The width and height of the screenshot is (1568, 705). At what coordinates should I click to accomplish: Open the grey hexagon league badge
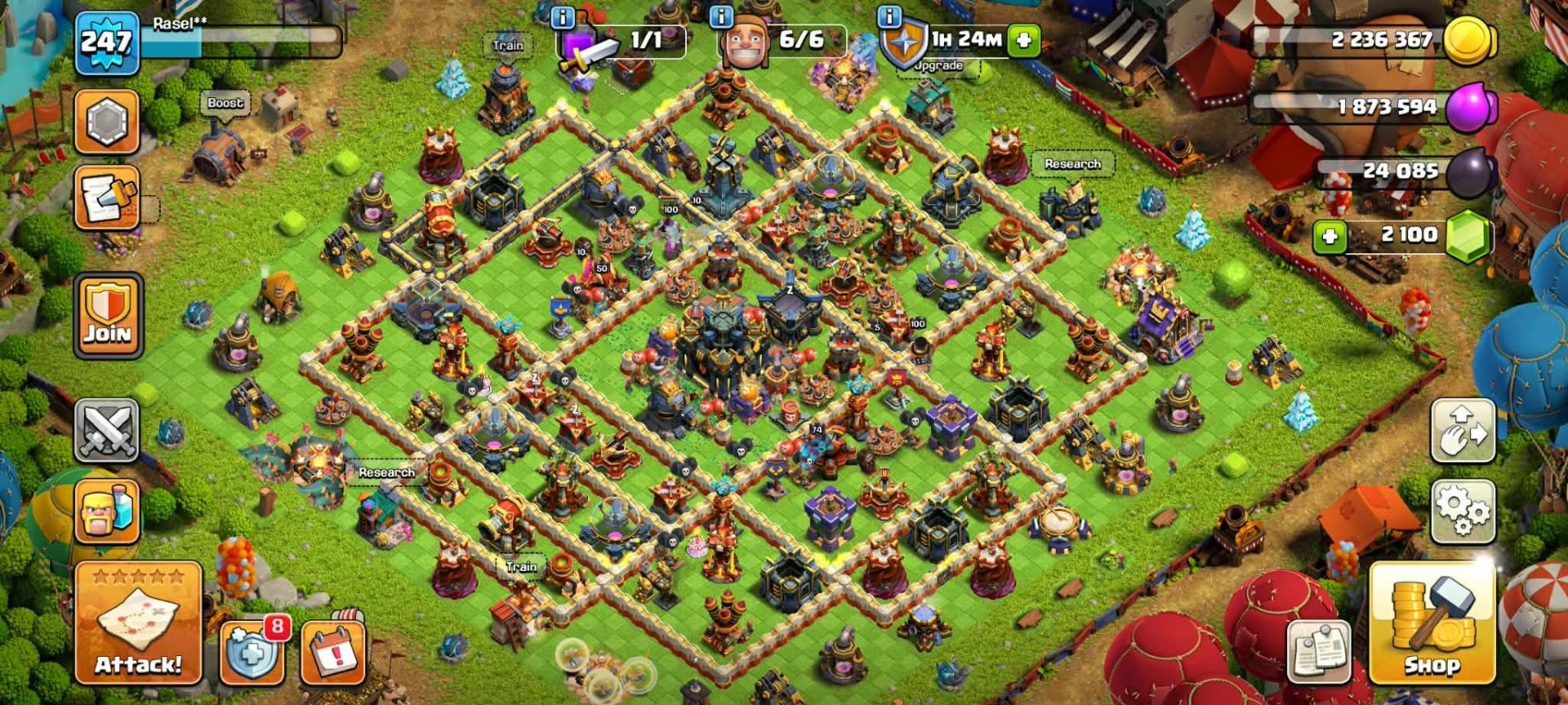point(107,123)
